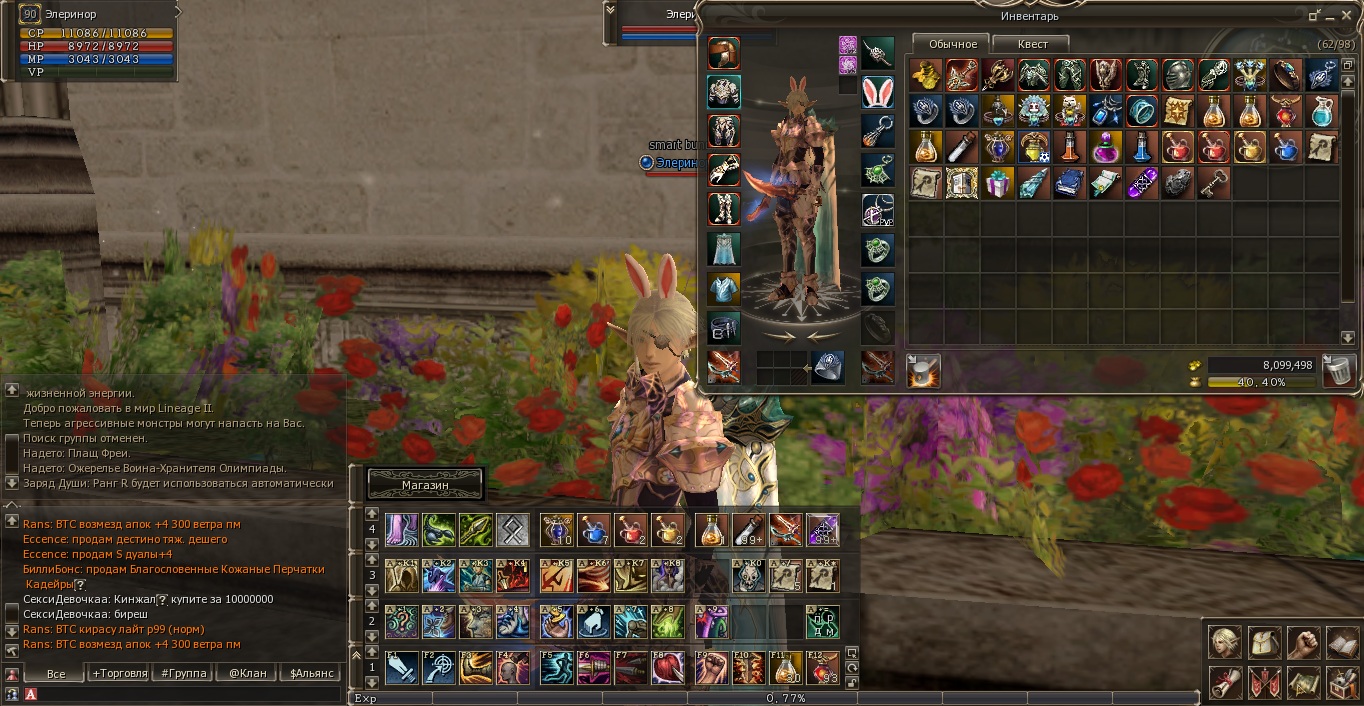Open the @Клан chat tab
The width and height of the screenshot is (1364, 706).
pyautogui.click(x=247, y=673)
